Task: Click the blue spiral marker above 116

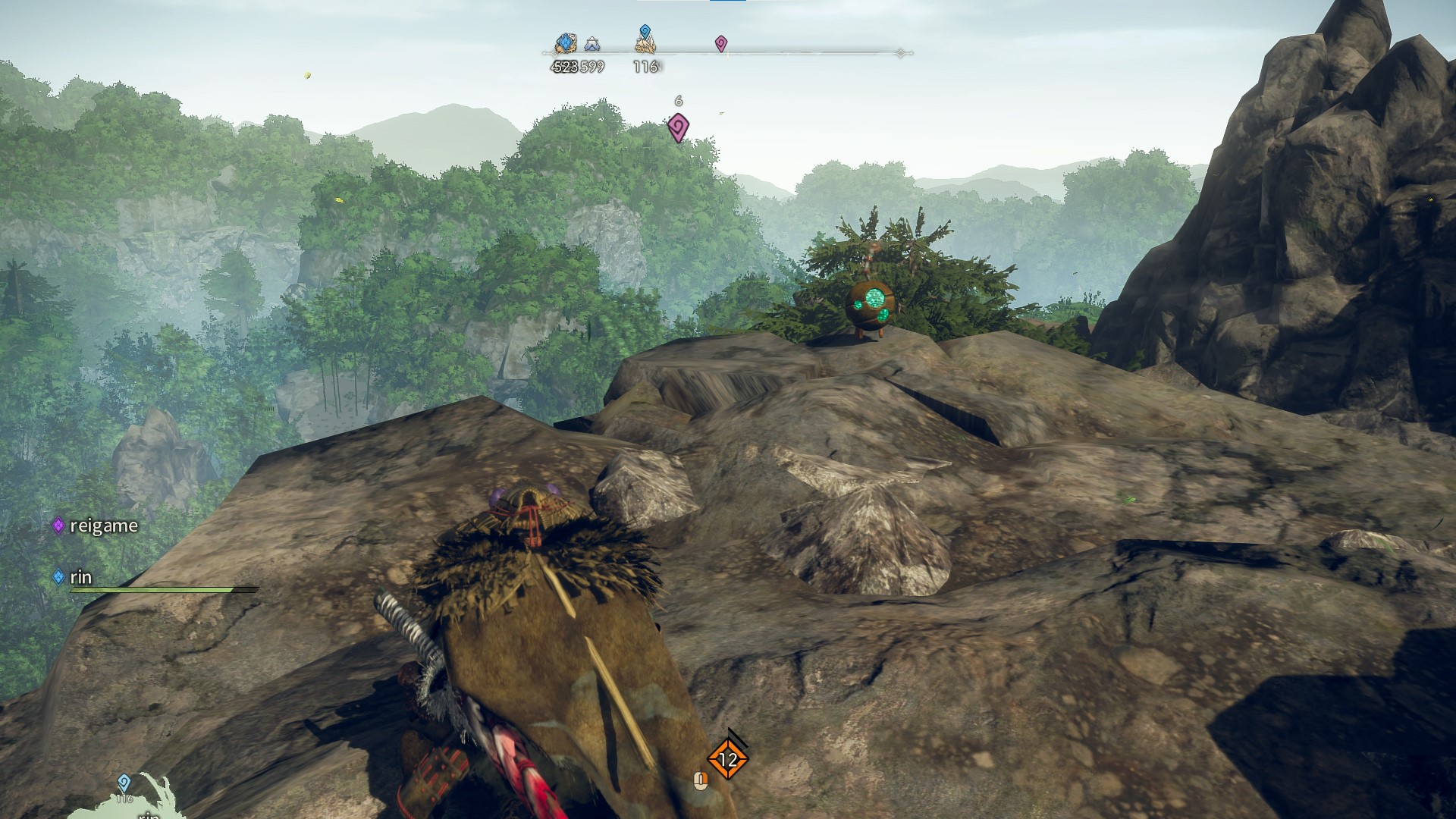Action: [124, 783]
